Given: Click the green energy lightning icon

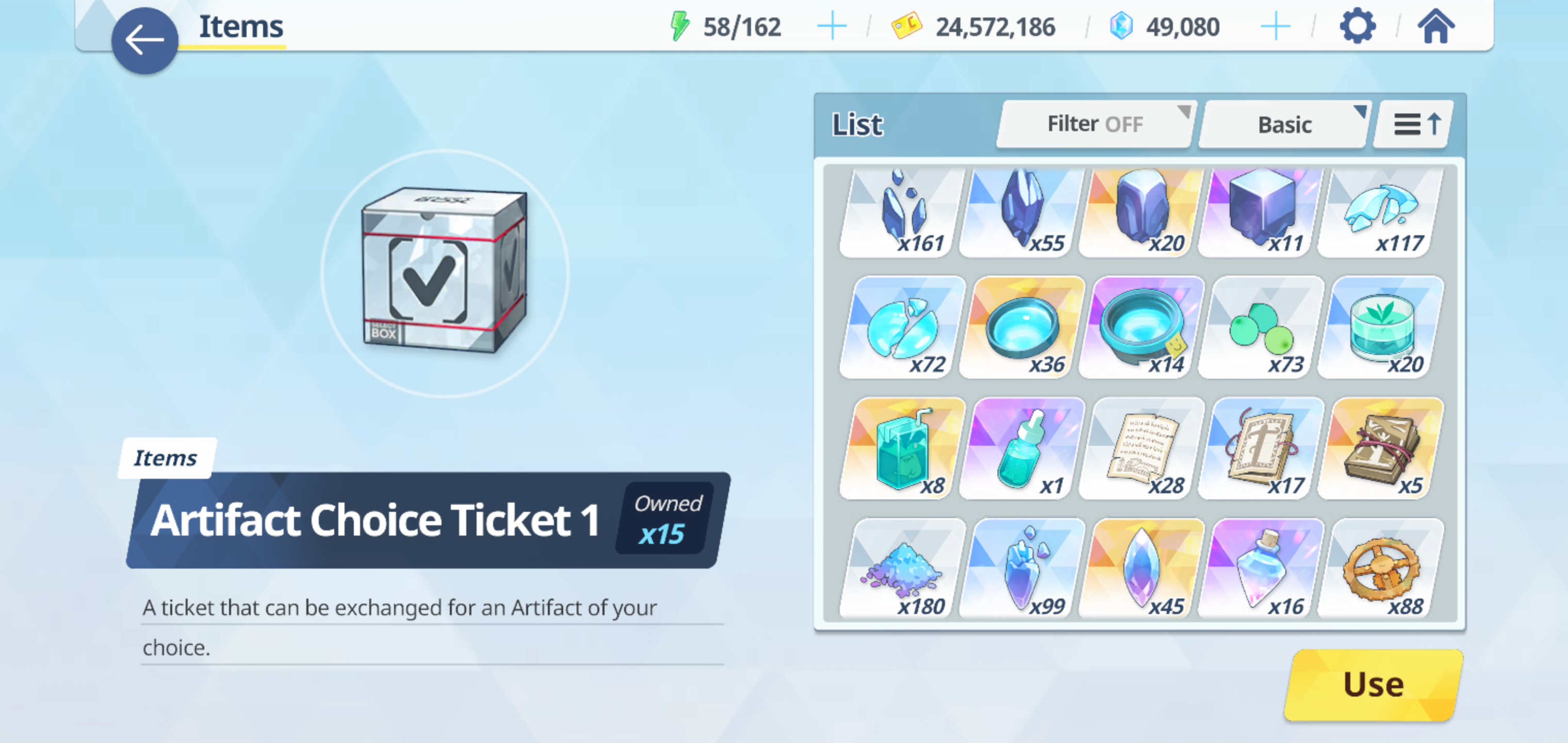Looking at the screenshot, I should tap(680, 26).
